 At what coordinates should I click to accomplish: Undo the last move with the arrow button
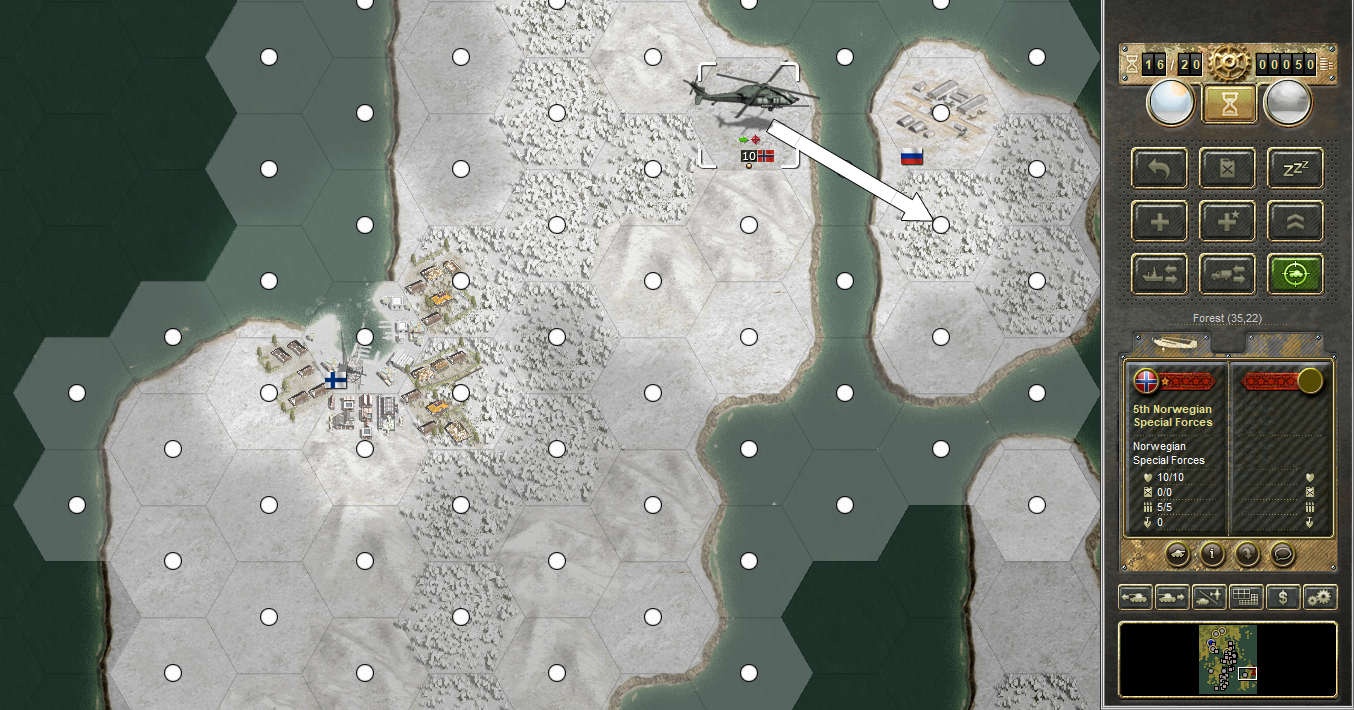pyautogui.click(x=1160, y=169)
